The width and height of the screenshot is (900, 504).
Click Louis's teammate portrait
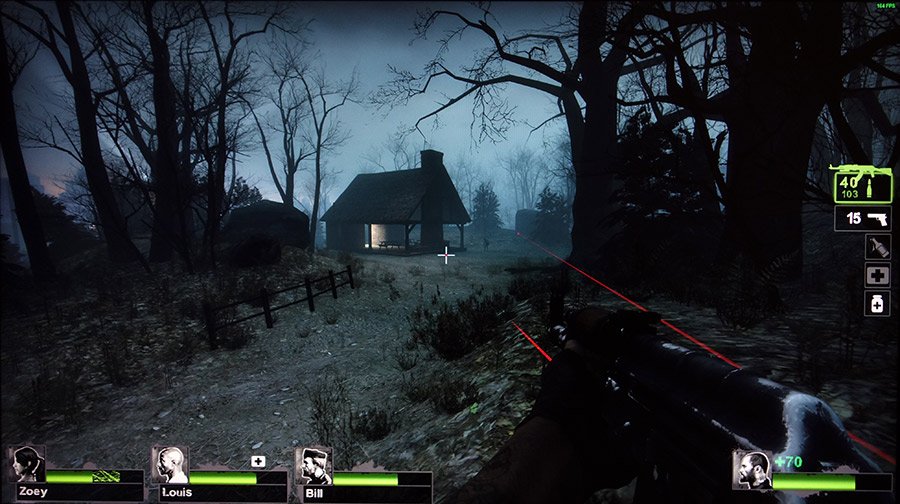tap(170, 465)
